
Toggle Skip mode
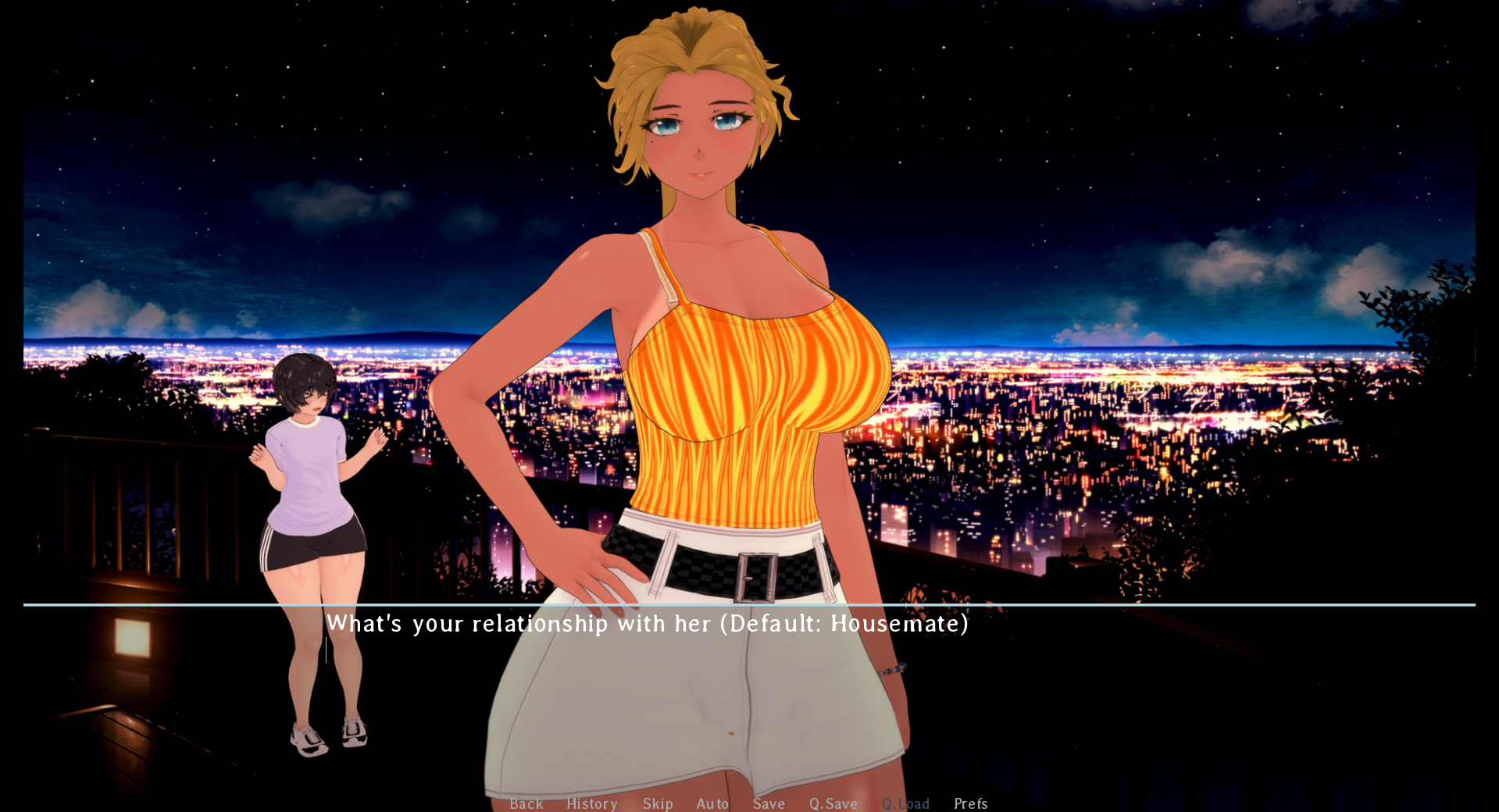[x=658, y=803]
